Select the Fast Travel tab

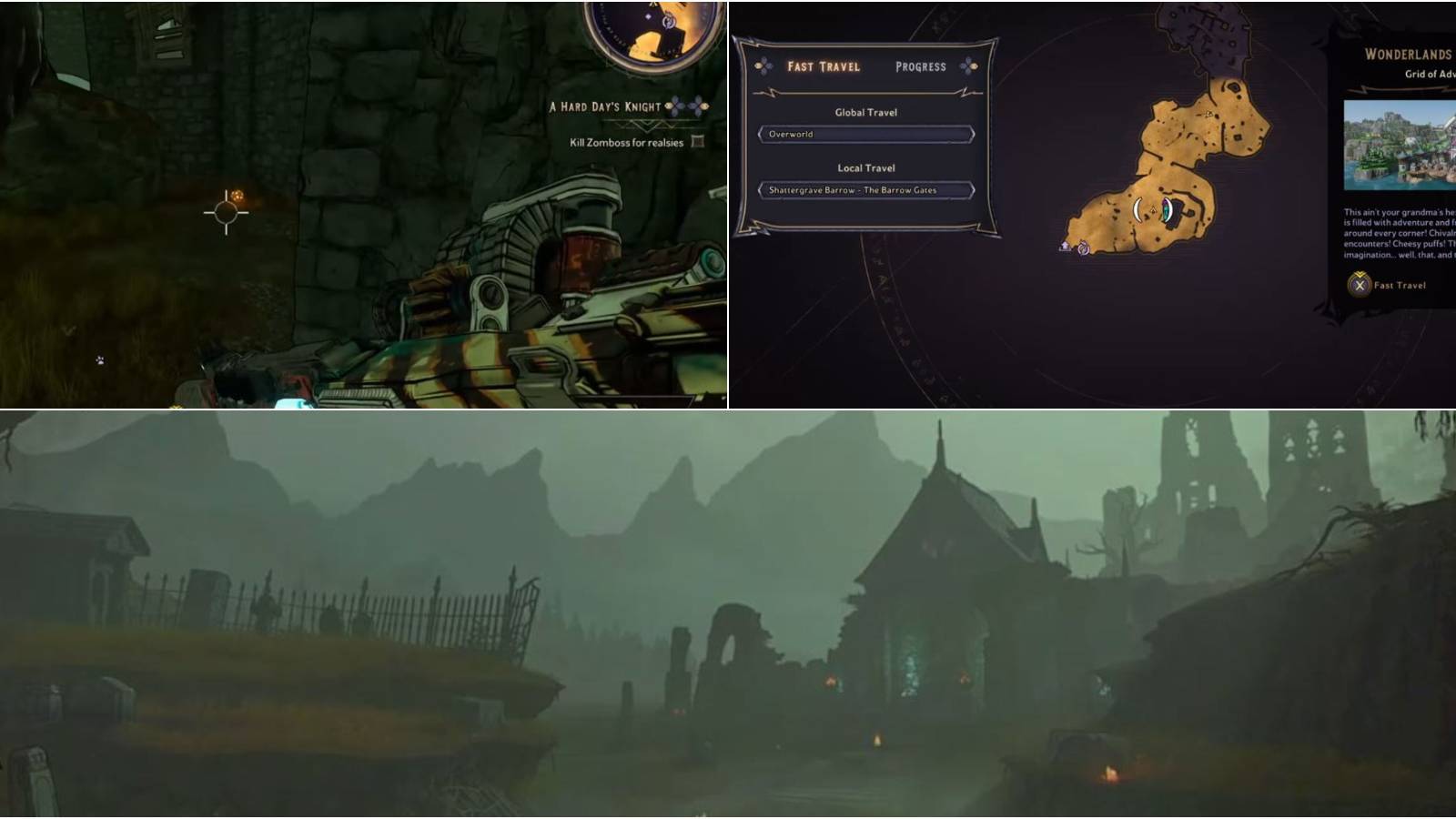coord(824,66)
